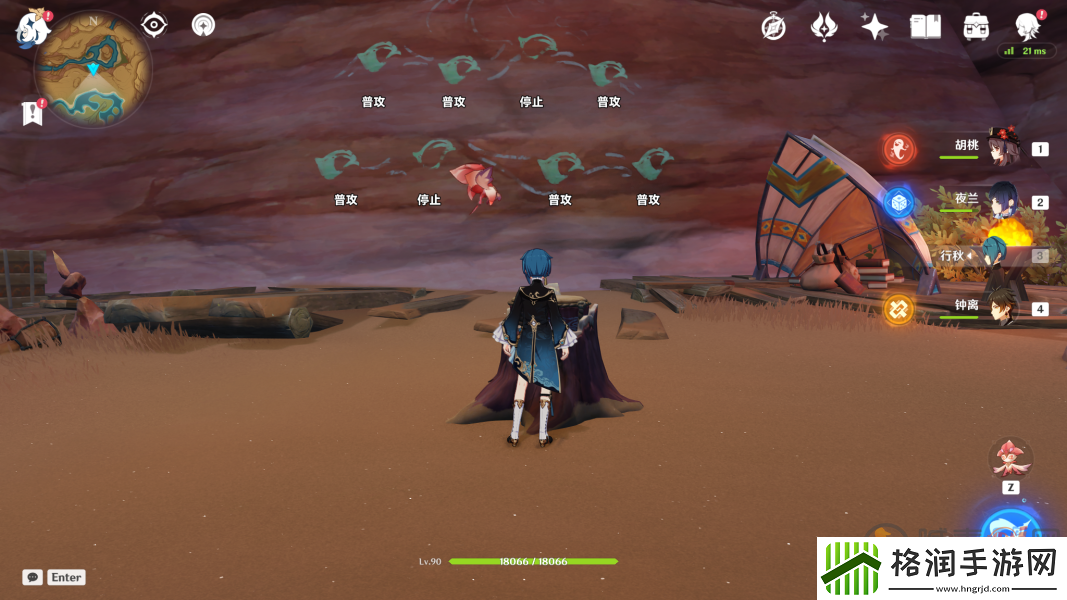Screen dimensions: 1067x600
Task: Trigger 胡桃's red elemental burst orb
Action: (x=899, y=150)
